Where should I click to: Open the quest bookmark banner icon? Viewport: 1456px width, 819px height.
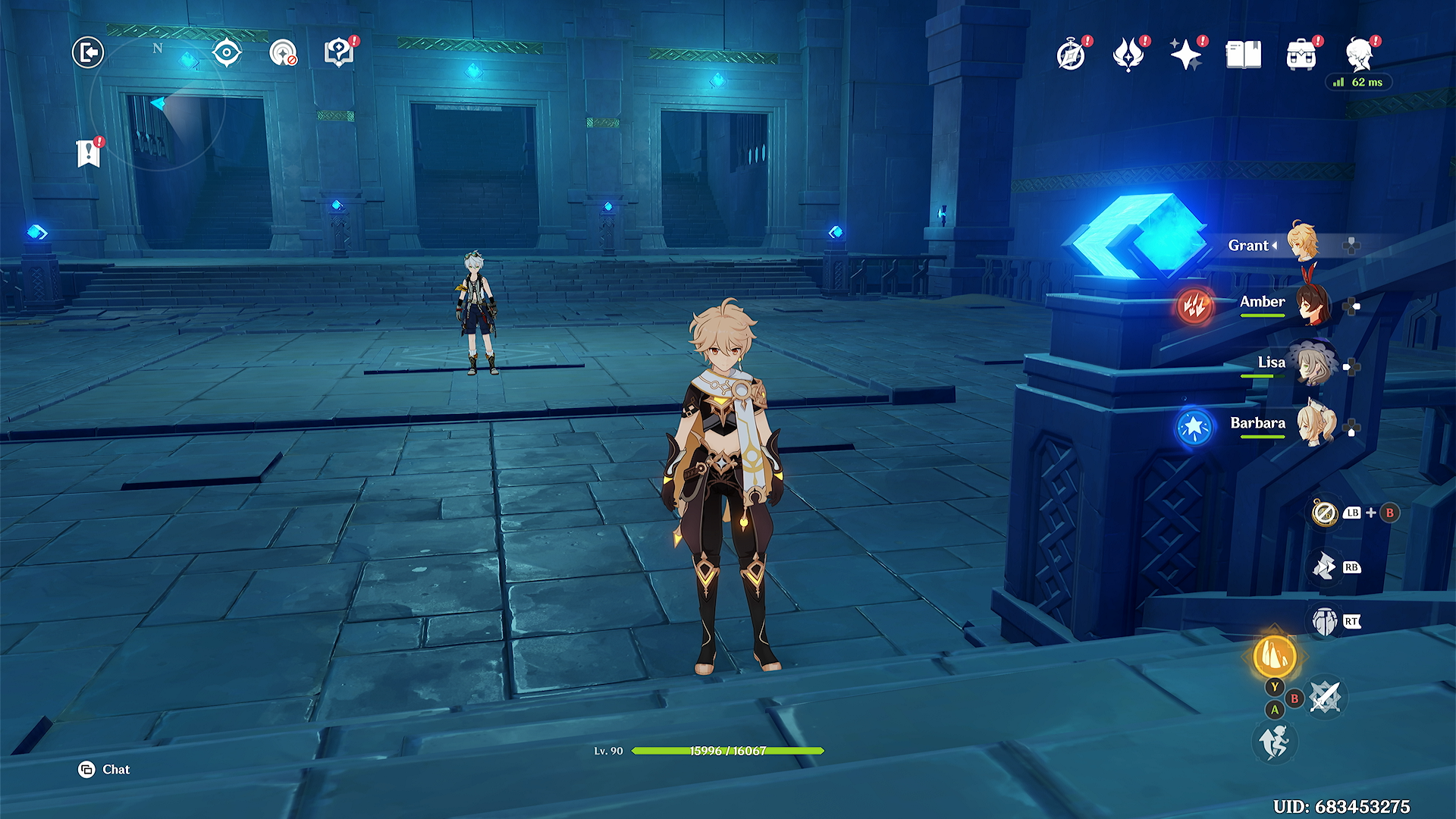[89, 153]
